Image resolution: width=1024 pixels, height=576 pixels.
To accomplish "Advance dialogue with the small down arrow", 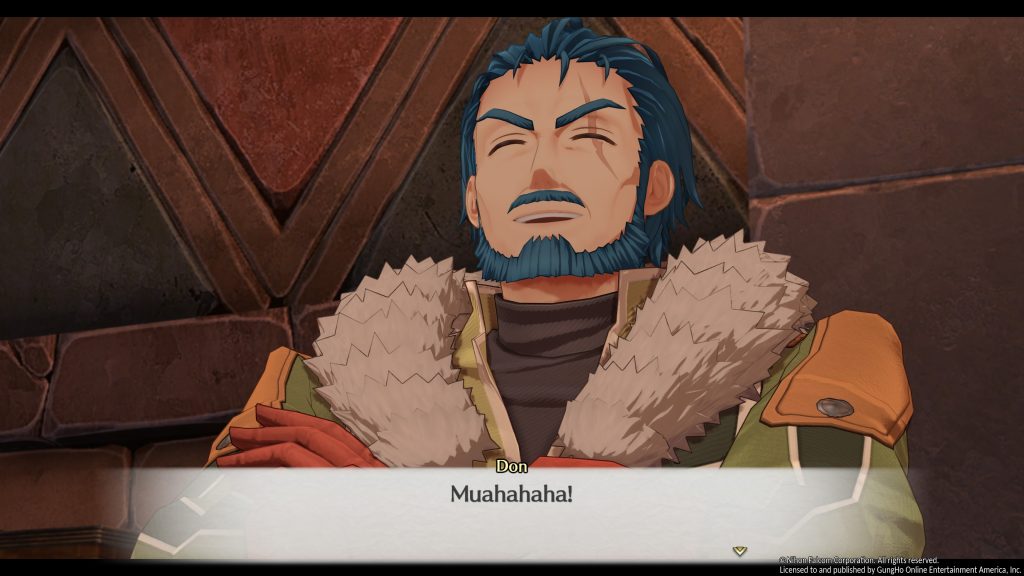I will [739, 550].
